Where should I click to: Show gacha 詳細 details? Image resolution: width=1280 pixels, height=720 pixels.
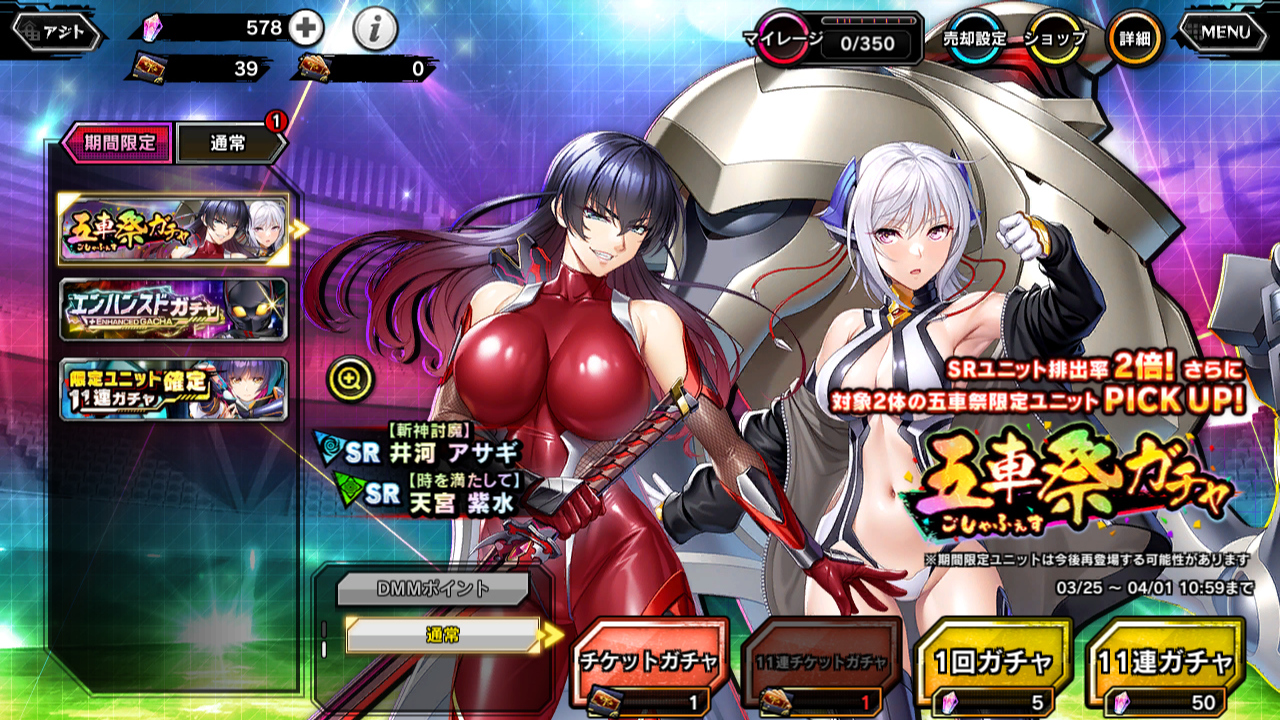tap(1135, 39)
